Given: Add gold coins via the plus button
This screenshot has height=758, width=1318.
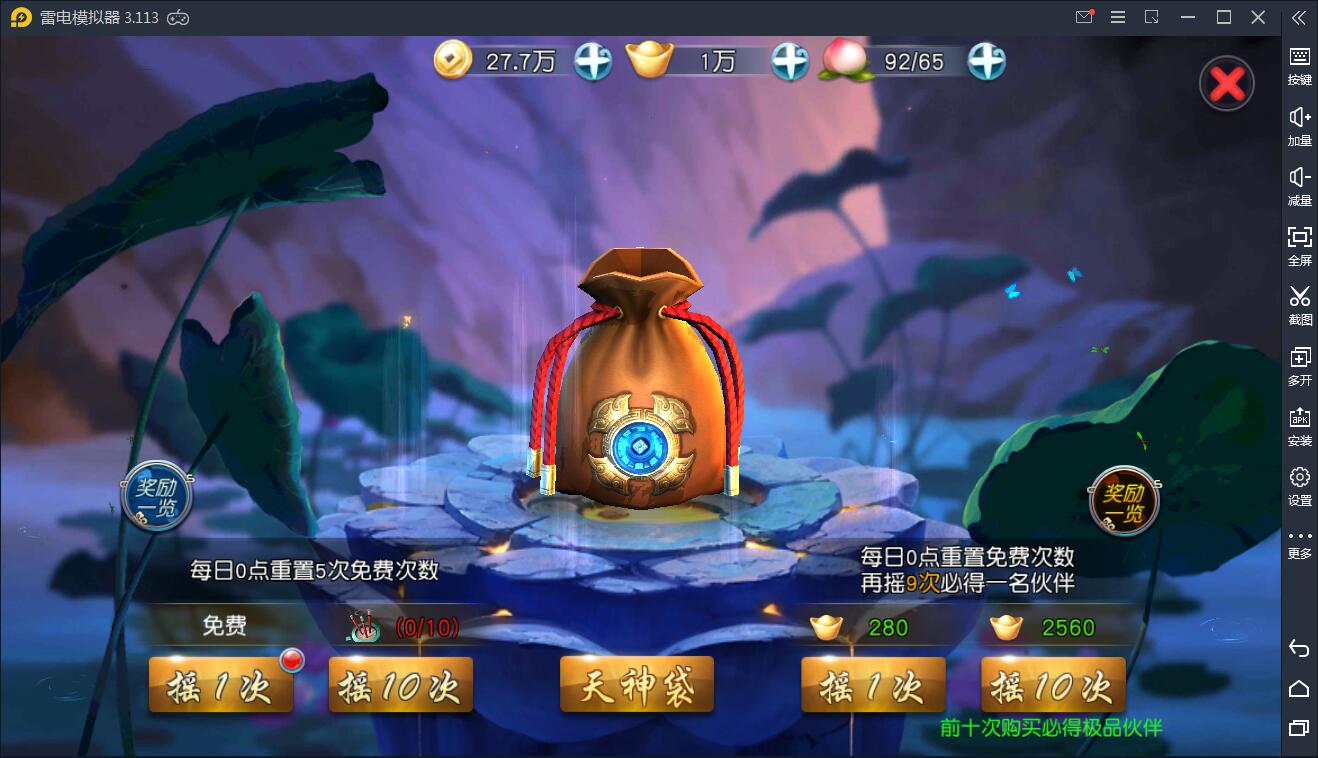Looking at the screenshot, I should pos(592,60).
